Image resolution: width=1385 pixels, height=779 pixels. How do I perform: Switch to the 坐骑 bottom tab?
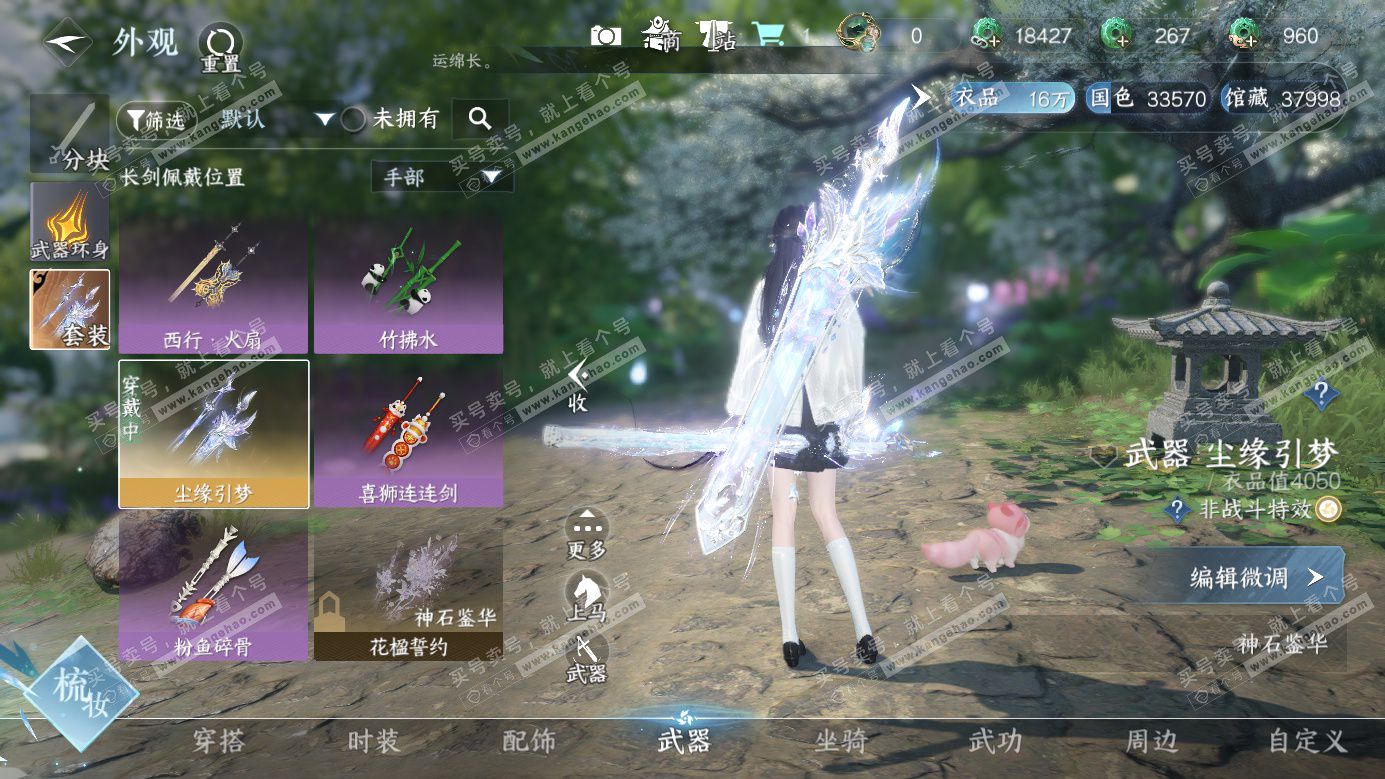click(x=840, y=742)
